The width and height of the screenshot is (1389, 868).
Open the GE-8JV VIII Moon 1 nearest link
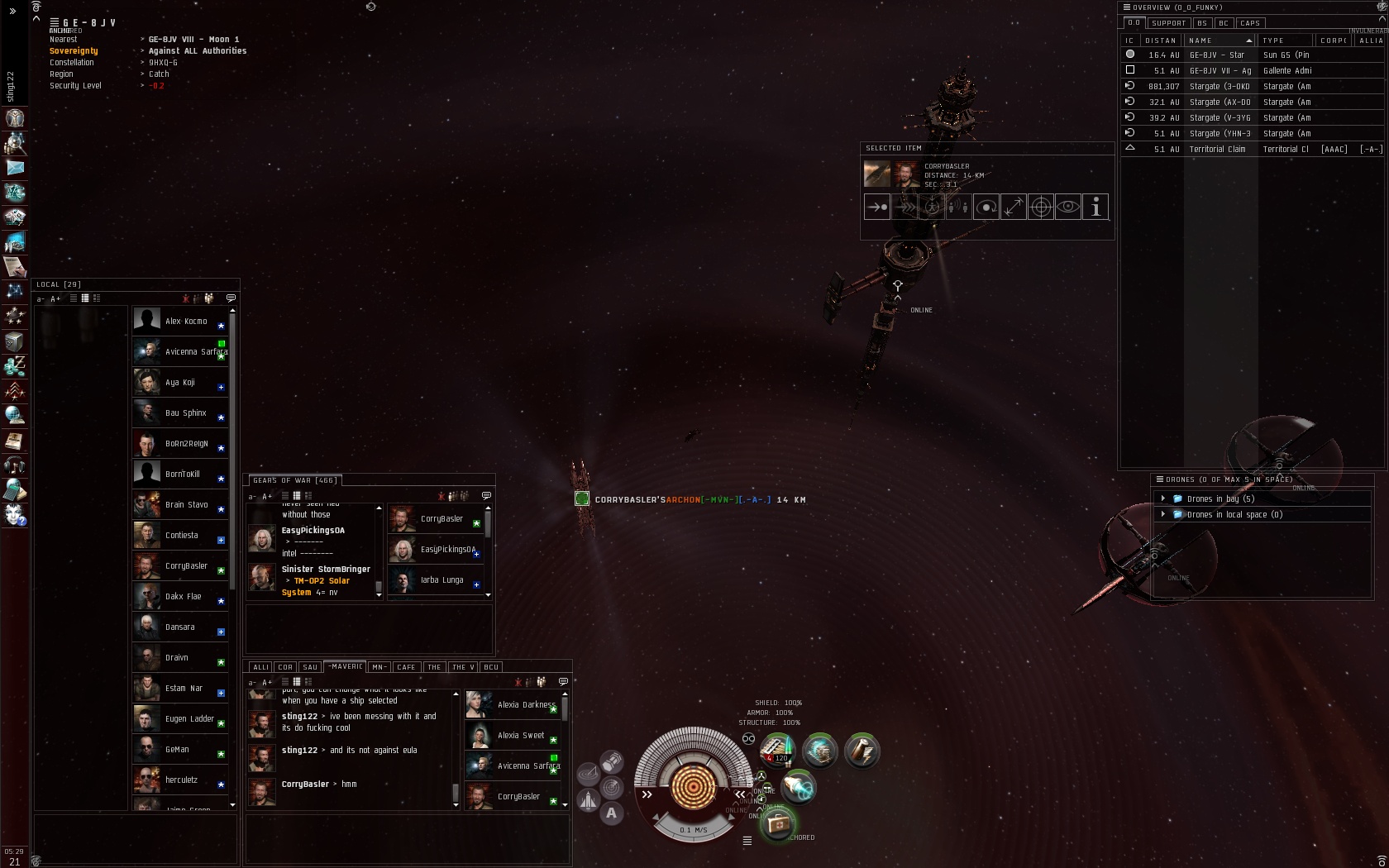[193, 40]
